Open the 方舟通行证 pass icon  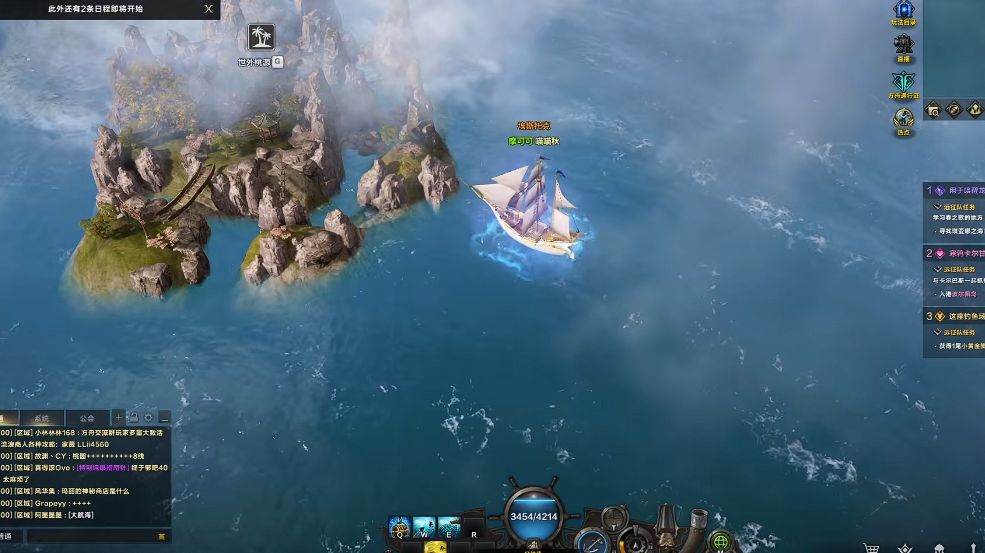(x=904, y=83)
